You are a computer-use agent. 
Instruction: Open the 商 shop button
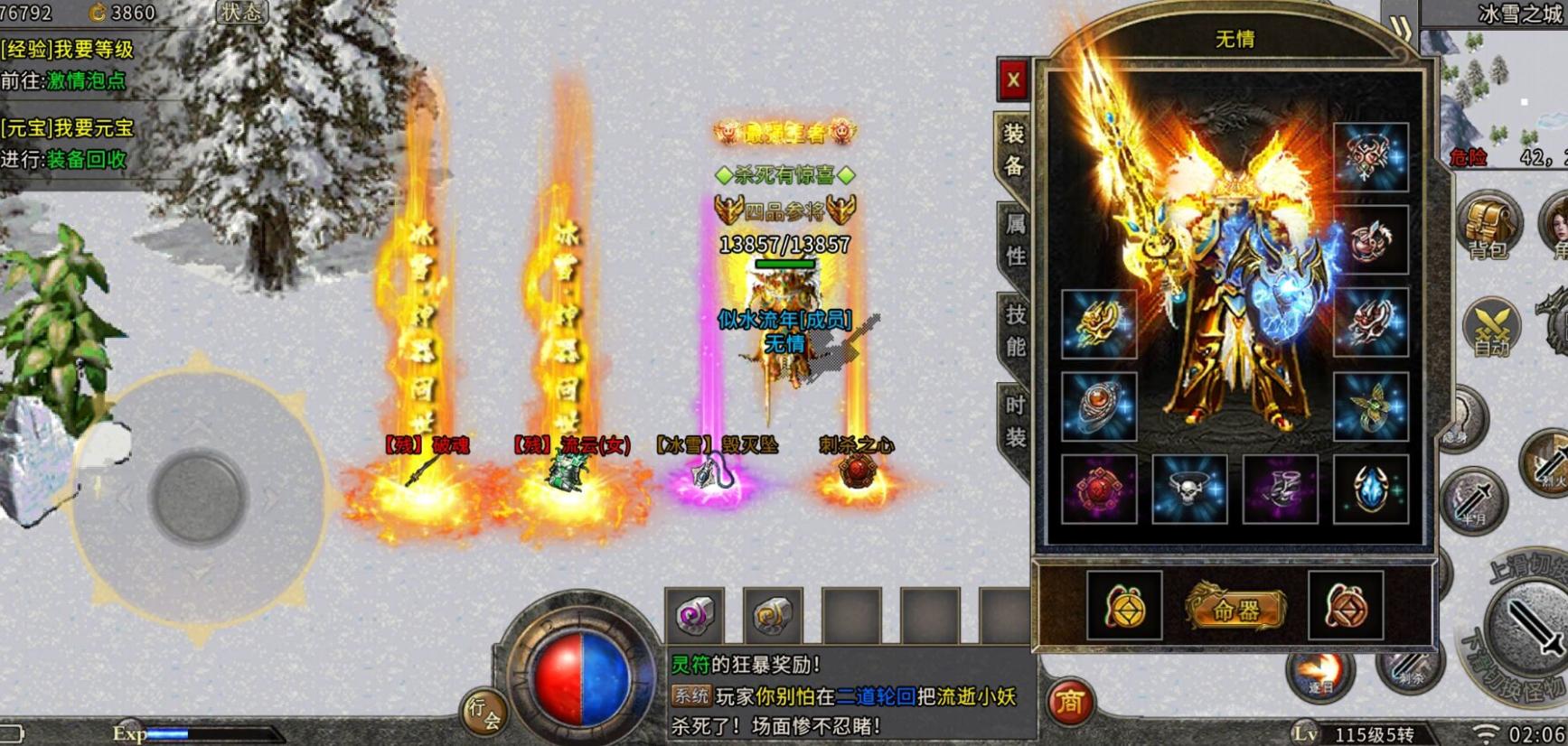(1070, 703)
